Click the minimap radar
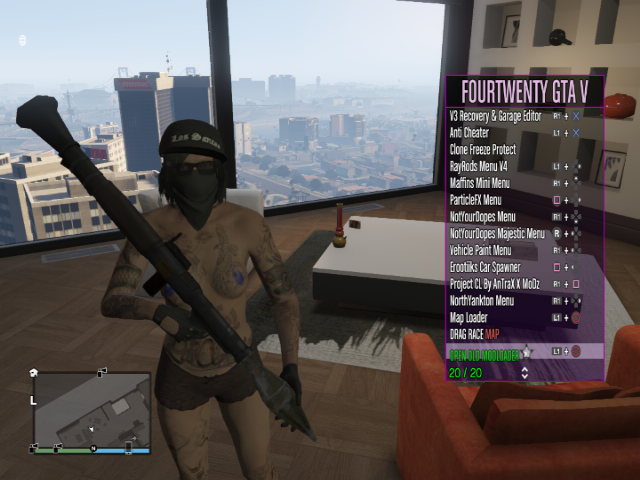The height and width of the screenshot is (480, 640). (x=91, y=410)
